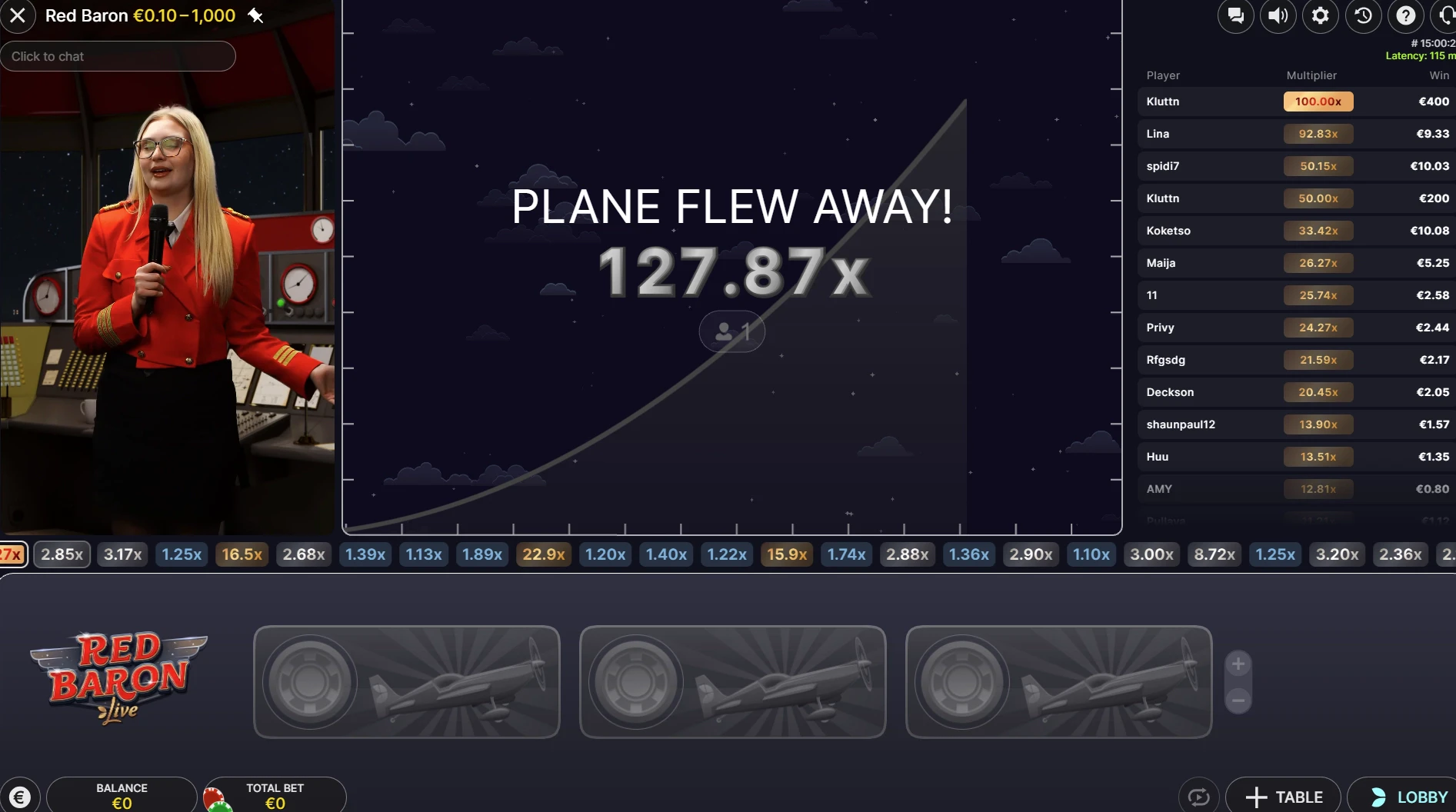
Task: Place a bet on the middle plane spot
Action: [x=731, y=682]
